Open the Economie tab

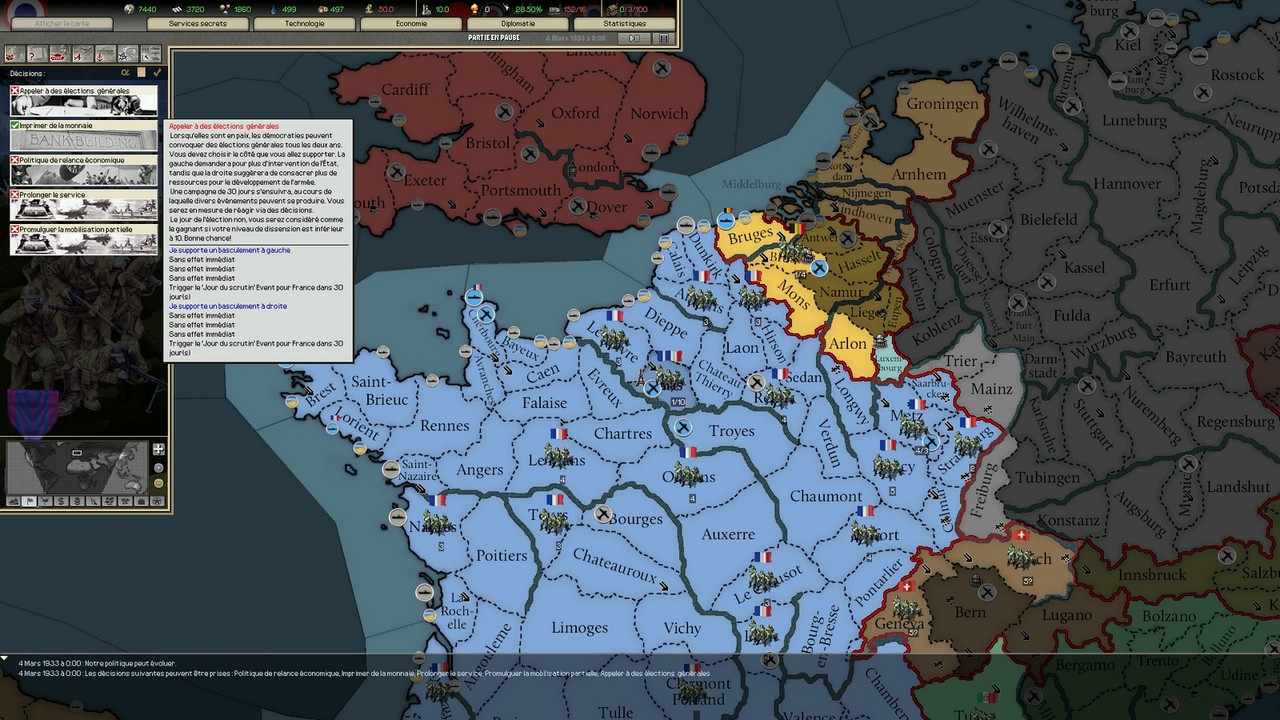411,23
